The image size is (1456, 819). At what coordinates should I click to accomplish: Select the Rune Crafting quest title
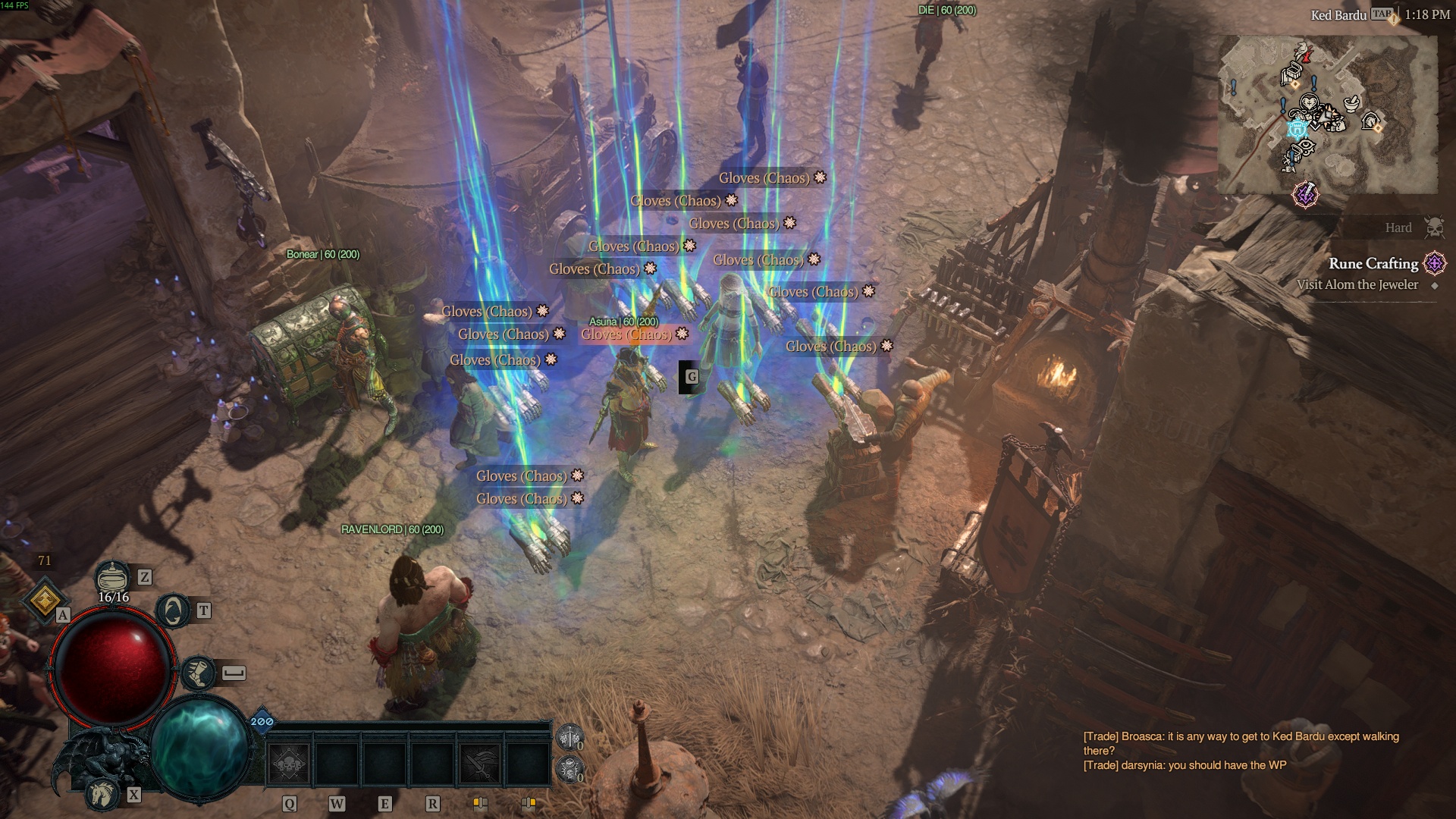(x=1374, y=265)
